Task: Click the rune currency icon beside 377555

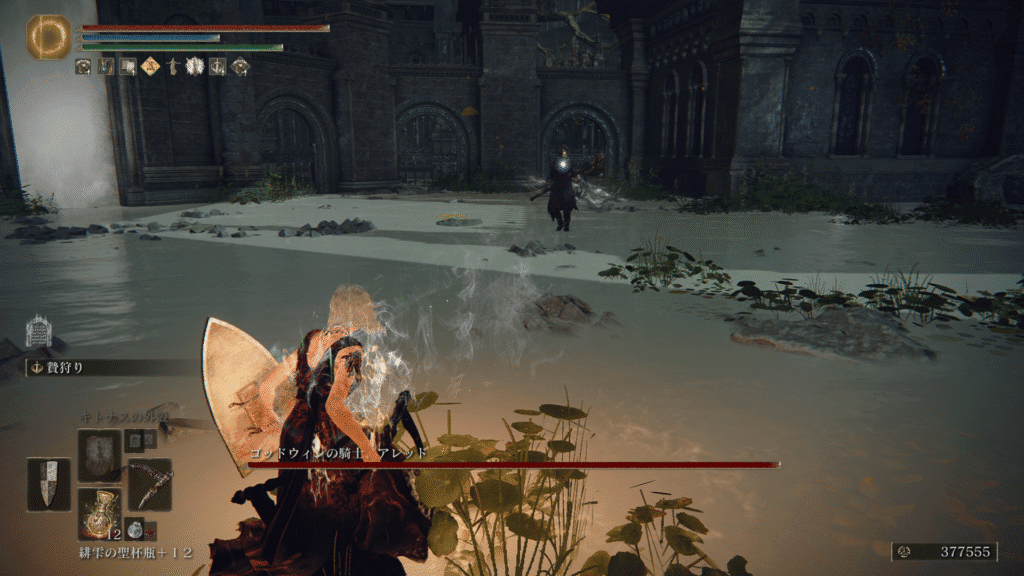Action: (905, 551)
